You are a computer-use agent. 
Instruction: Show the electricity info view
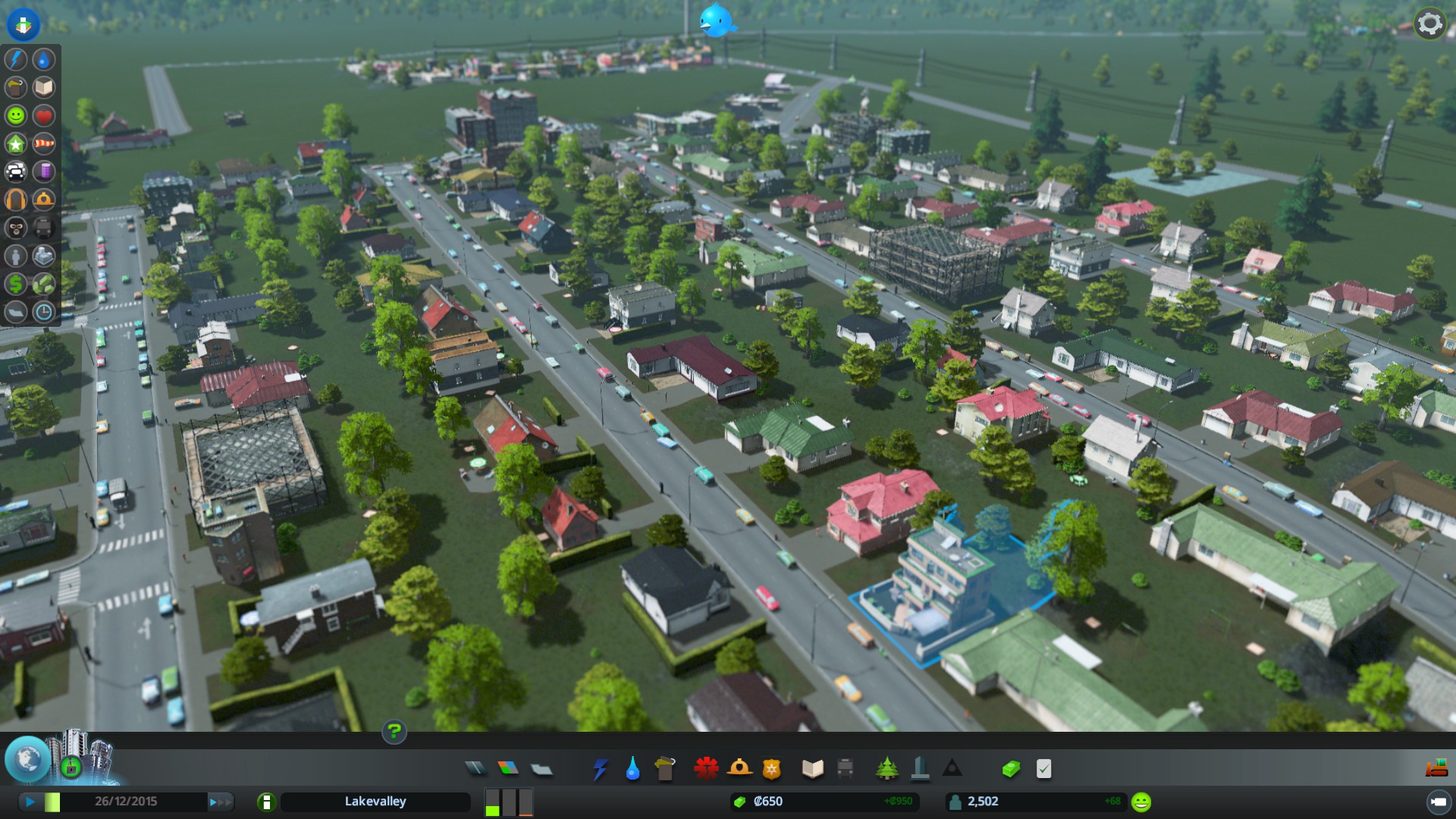coord(15,59)
